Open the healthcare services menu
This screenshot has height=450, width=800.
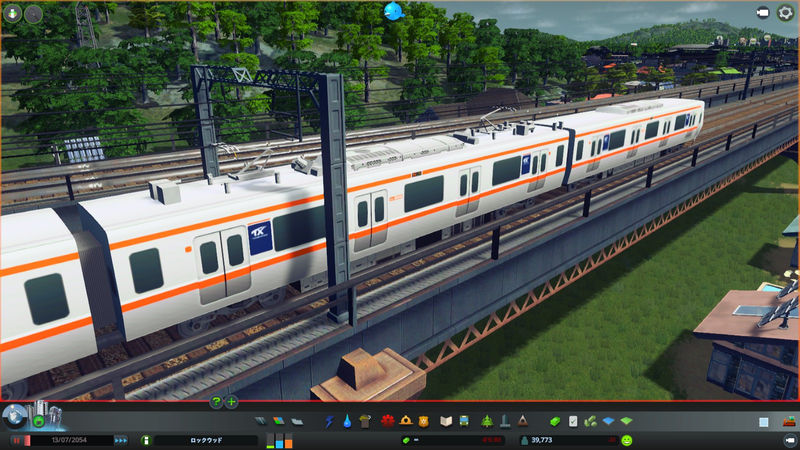point(387,421)
